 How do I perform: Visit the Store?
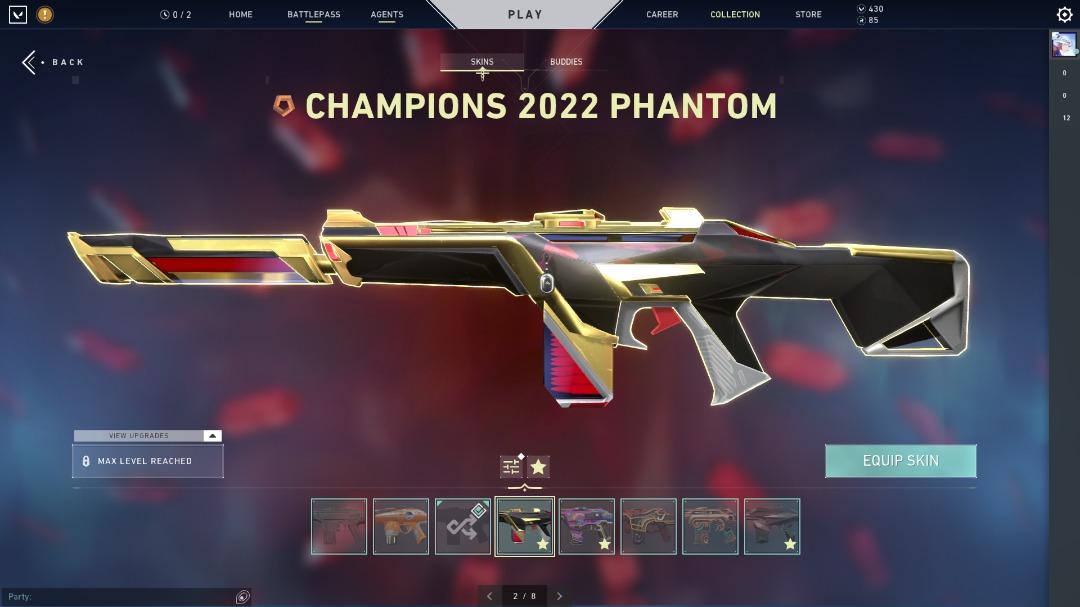pos(808,15)
